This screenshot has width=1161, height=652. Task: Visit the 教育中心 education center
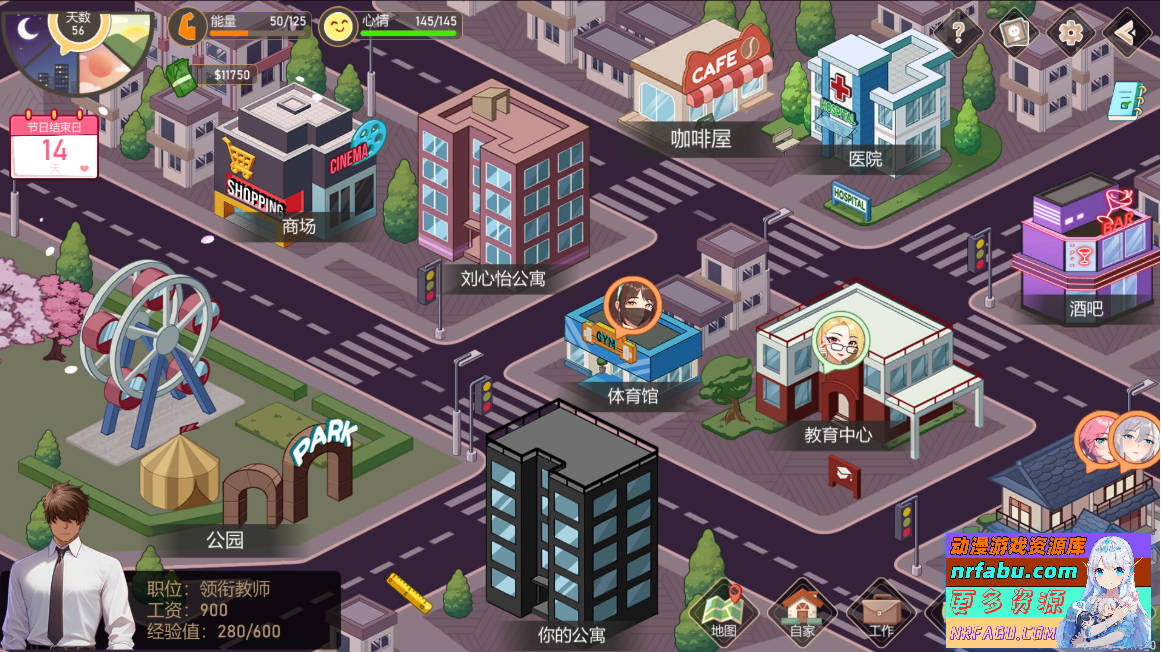(838, 435)
